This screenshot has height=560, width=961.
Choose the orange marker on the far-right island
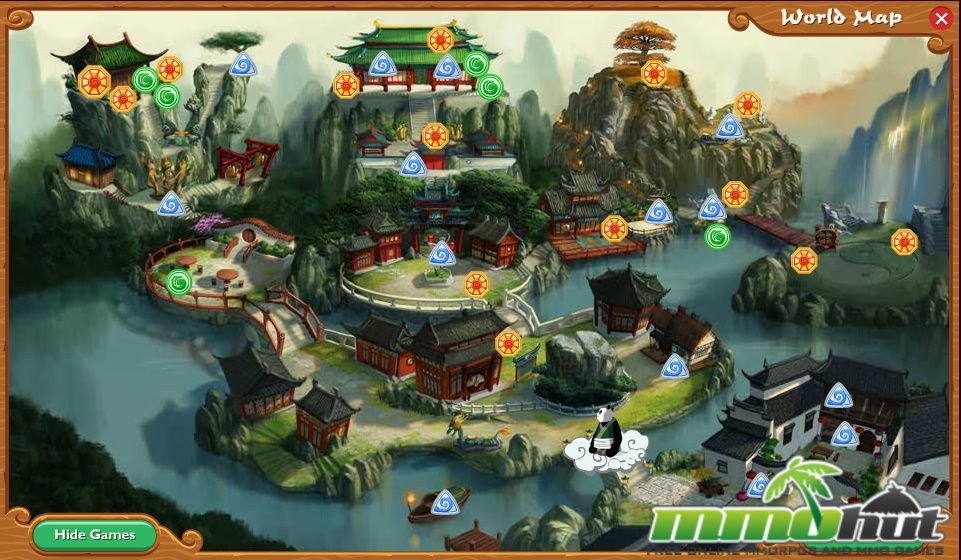coord(904,241)
